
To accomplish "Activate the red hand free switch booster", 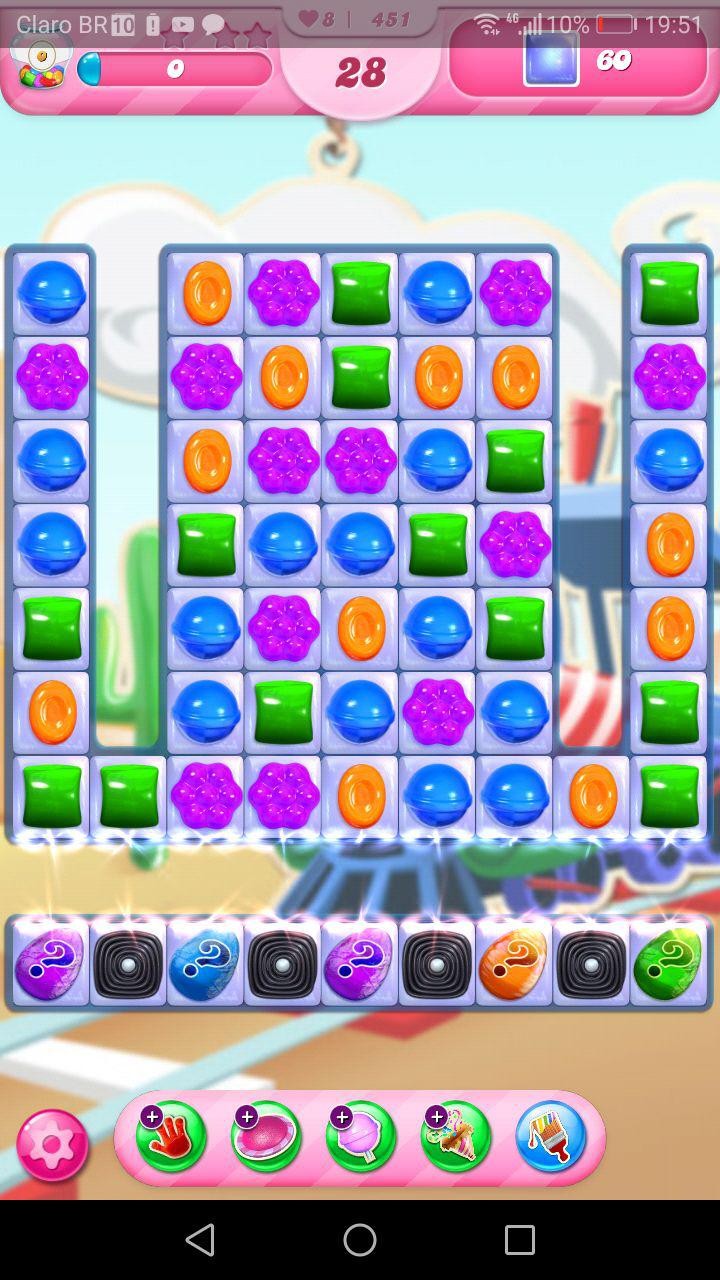I will tap(171, 1137).
